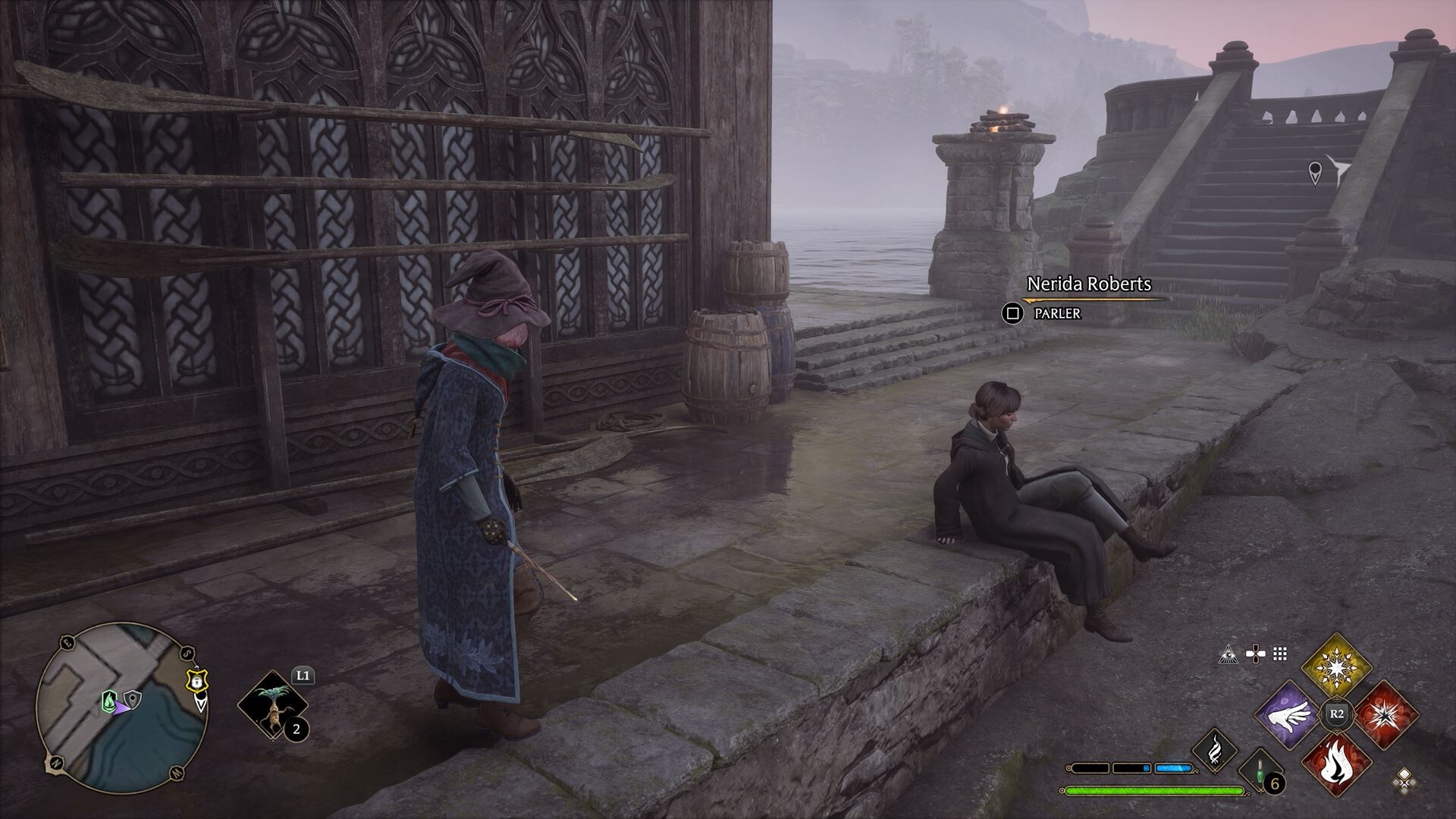Select the green Floo Flame marker on minimap
1456x819 pixels.
[109, 698]
